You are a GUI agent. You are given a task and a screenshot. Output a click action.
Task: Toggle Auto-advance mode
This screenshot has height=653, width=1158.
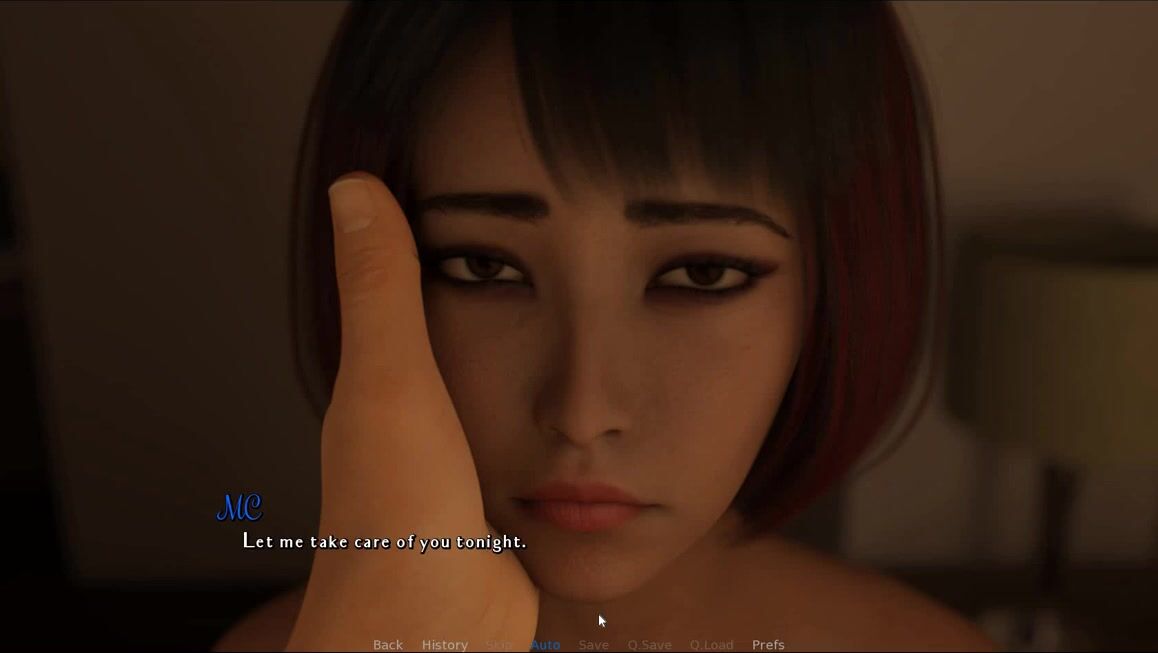pos(545,645)
